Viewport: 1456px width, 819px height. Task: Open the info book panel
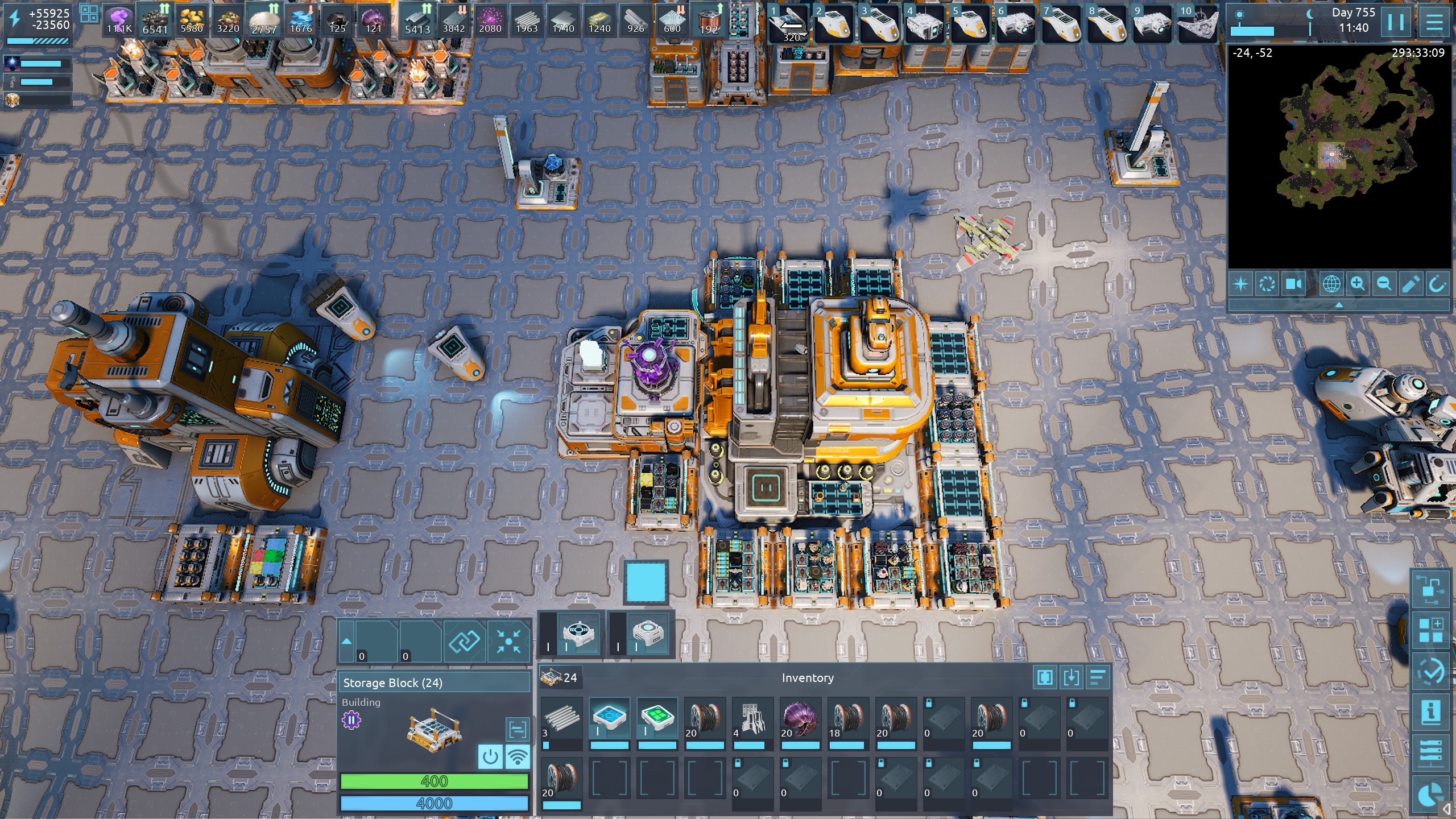[1430, 711]
